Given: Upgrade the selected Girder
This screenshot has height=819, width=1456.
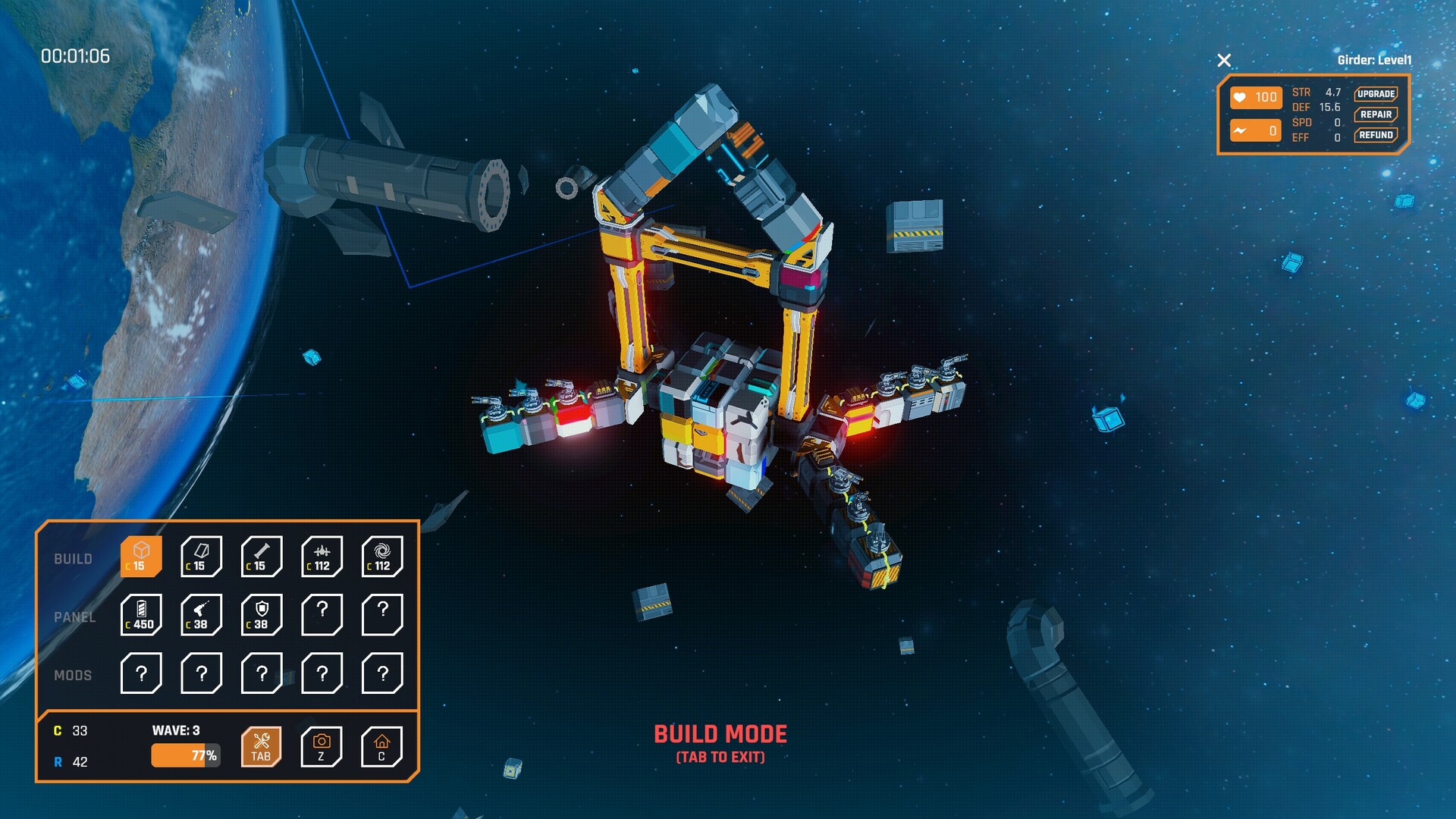Looking at the screenshot, I should pyautogui.click(x=1376, y=94).
